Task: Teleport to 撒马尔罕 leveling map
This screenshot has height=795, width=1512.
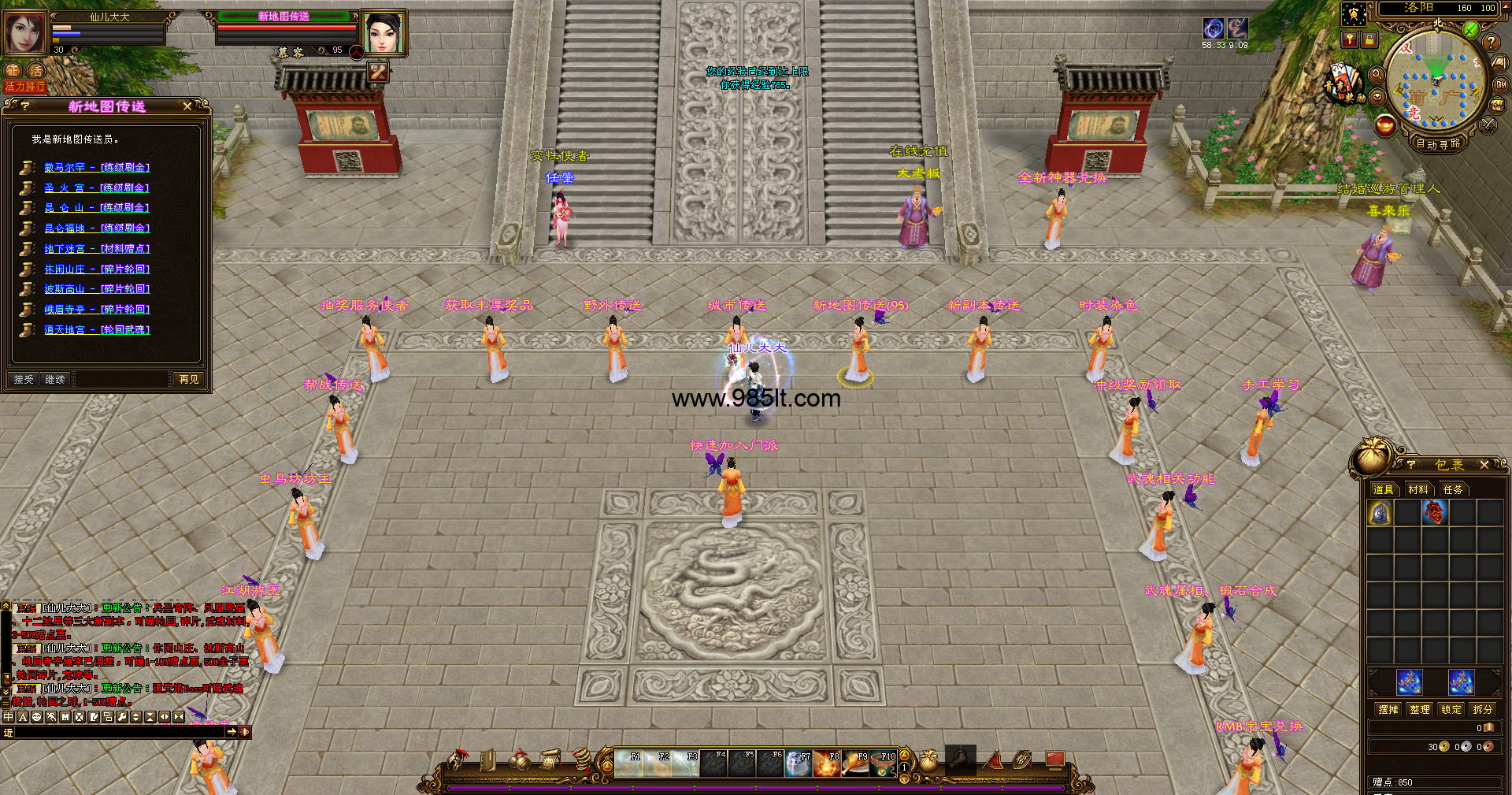Action: point(96,167)
